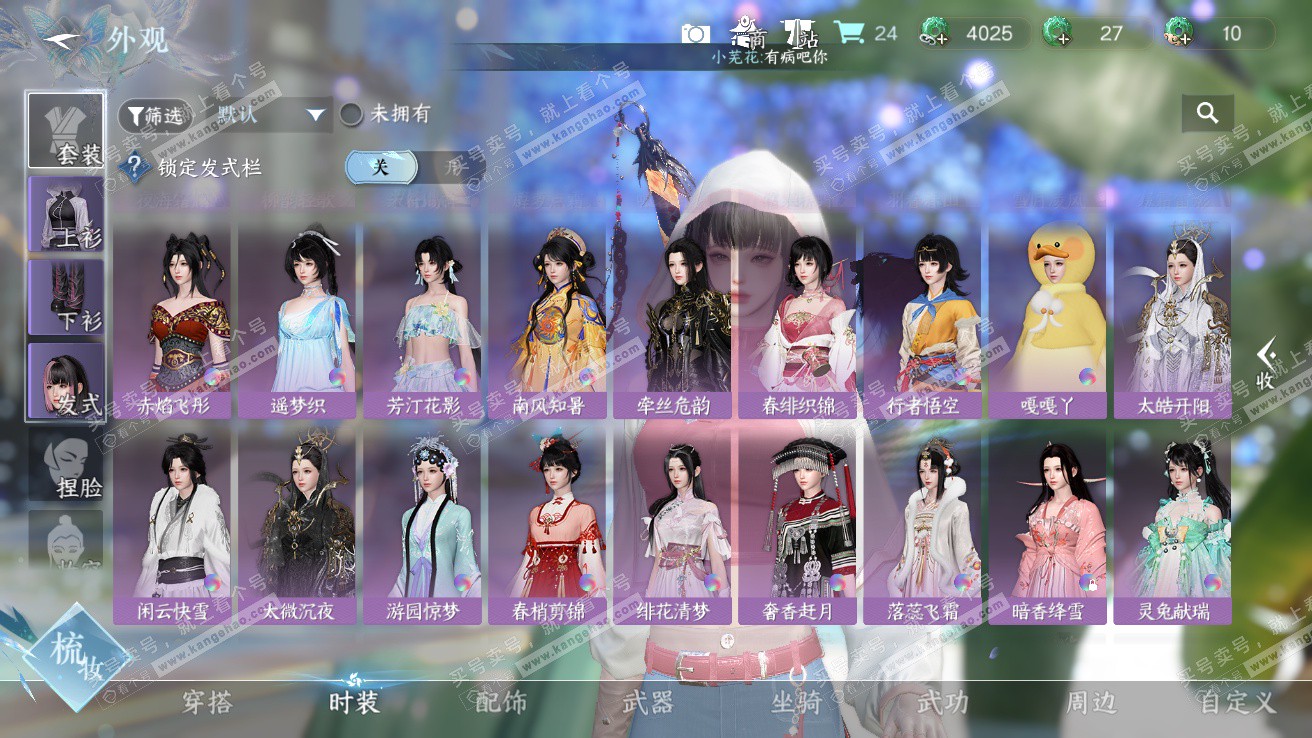This screenshot has width=1312, height=738.
Task: Open the 武器 weapon tab
Action: click(648, 702)
